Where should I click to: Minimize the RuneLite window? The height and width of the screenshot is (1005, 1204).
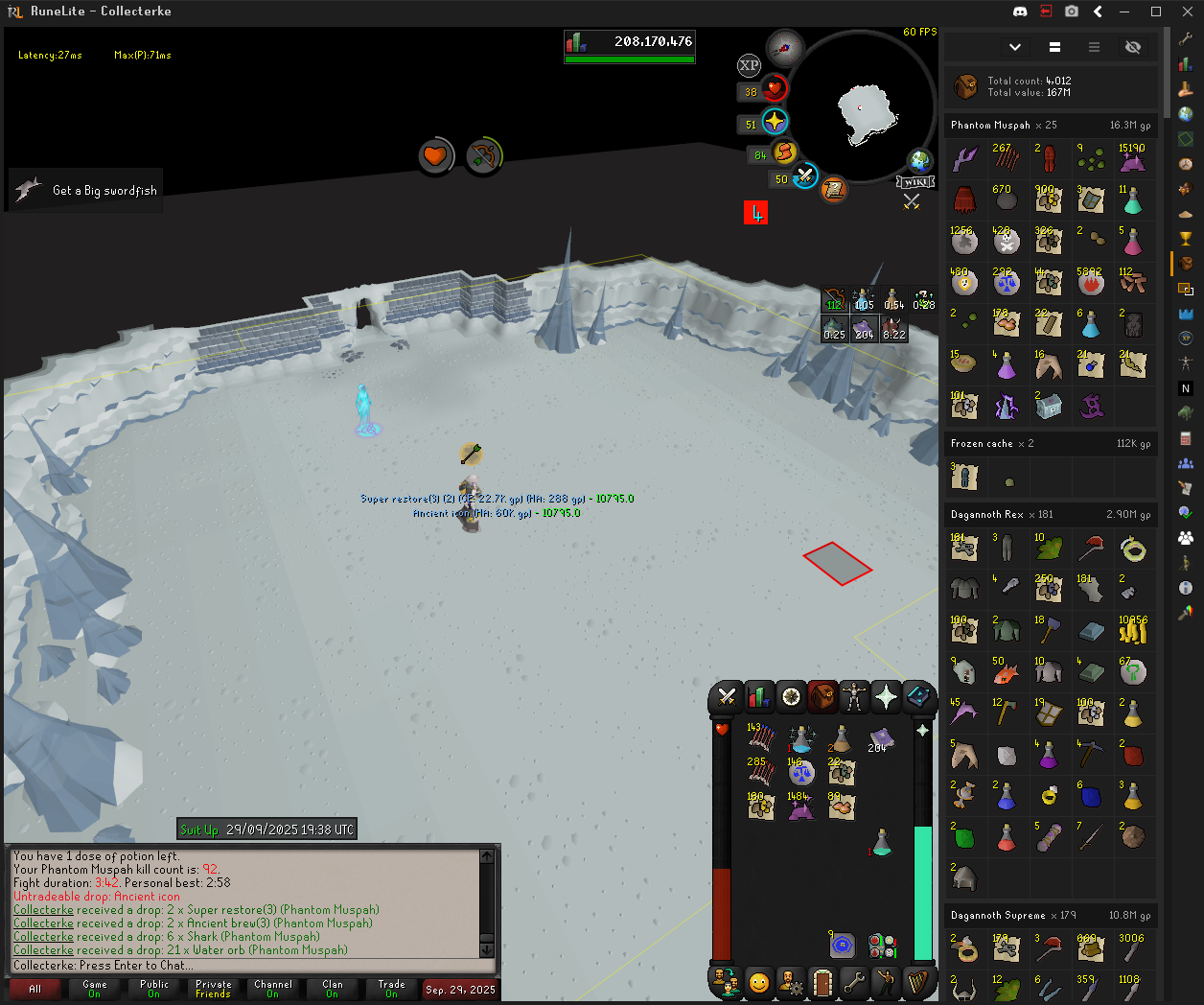(x=1127, y=12)
